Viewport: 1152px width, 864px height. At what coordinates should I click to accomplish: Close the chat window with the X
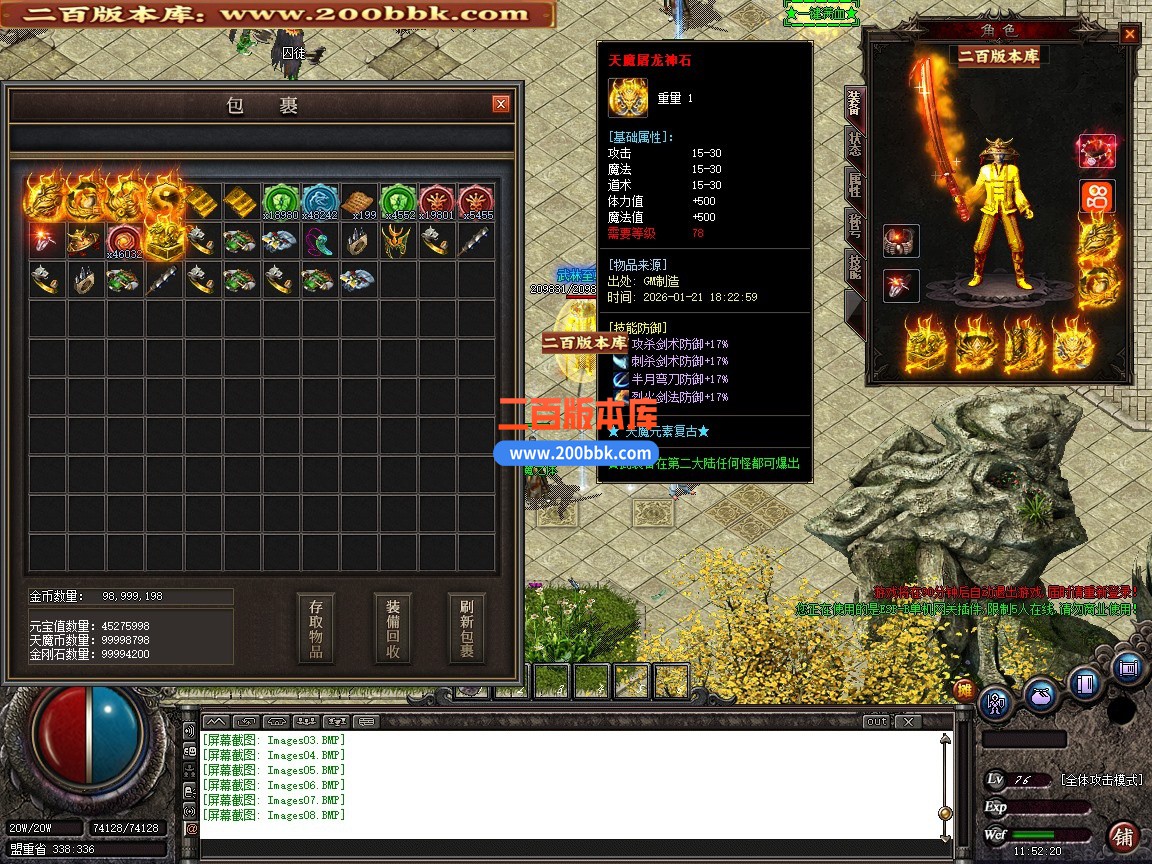(x=907, y=721)
